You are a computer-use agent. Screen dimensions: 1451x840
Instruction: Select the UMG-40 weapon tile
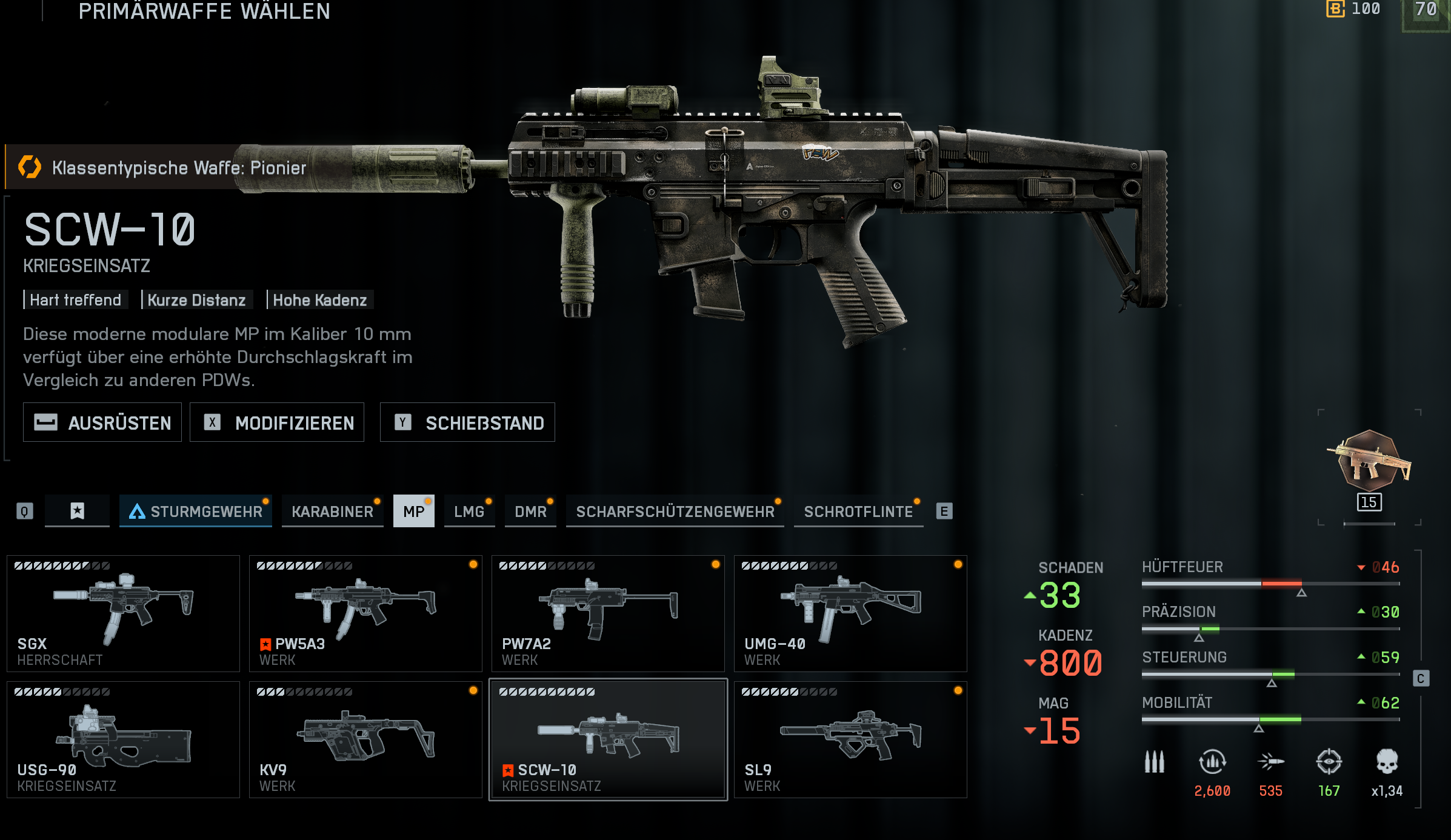click(x=850, y=613)
